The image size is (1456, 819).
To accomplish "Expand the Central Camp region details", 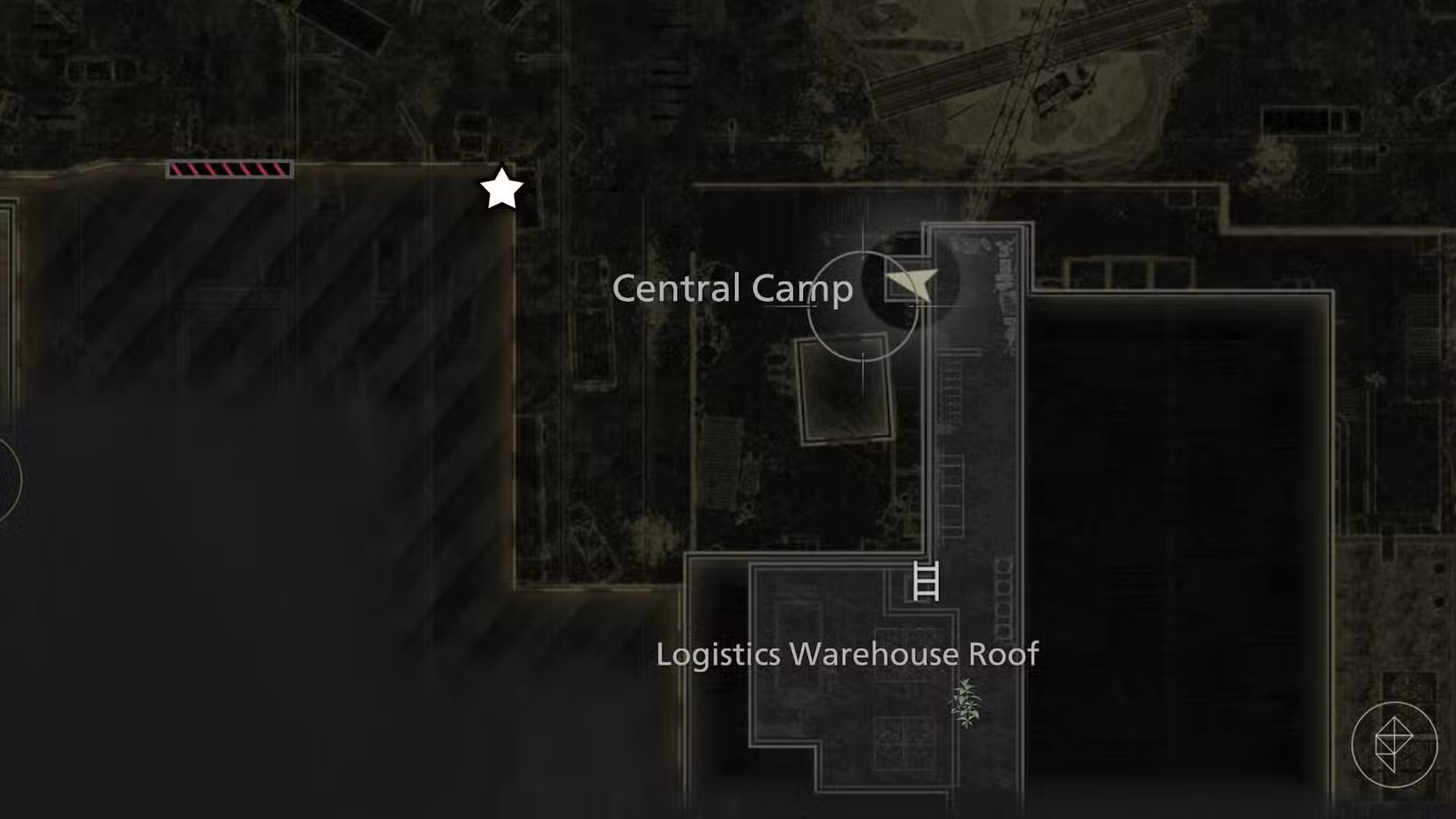I will click(x=734, y=288).
